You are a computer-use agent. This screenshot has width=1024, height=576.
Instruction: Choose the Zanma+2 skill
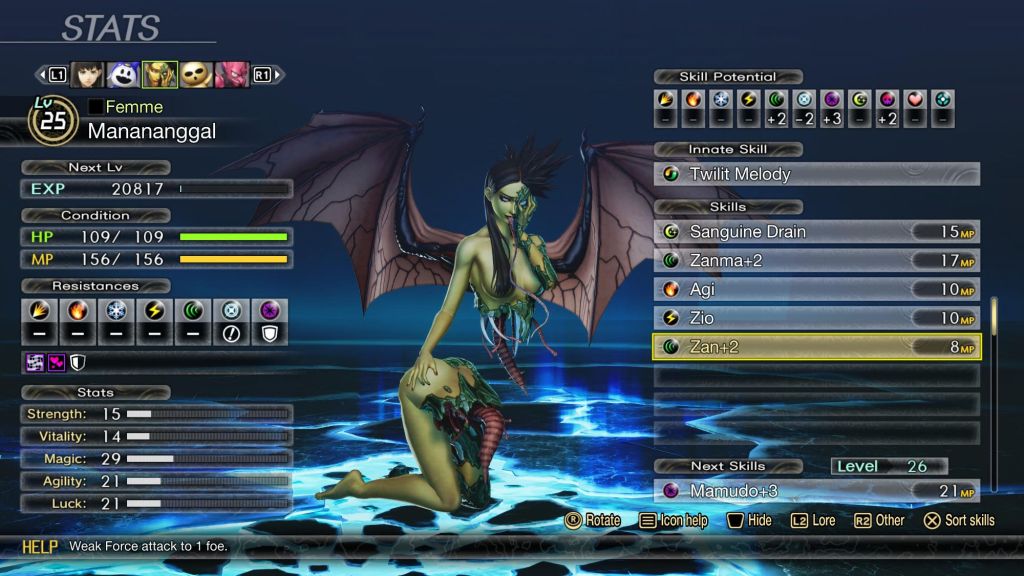click(x=817, y=261)
